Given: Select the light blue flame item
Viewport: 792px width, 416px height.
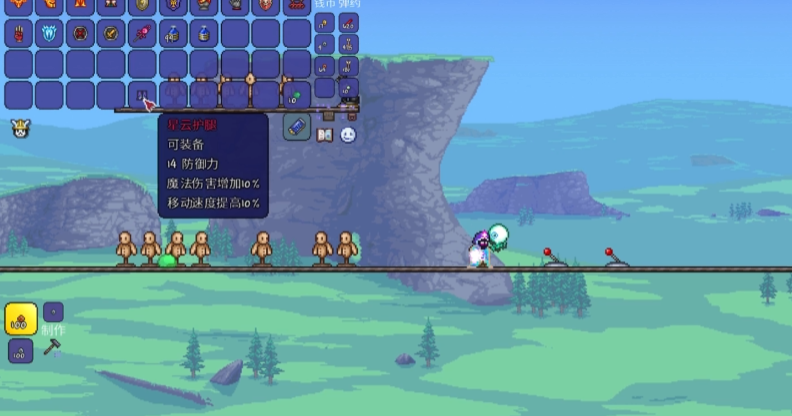Looking at the screenshot, I should [x=49, y=33].
